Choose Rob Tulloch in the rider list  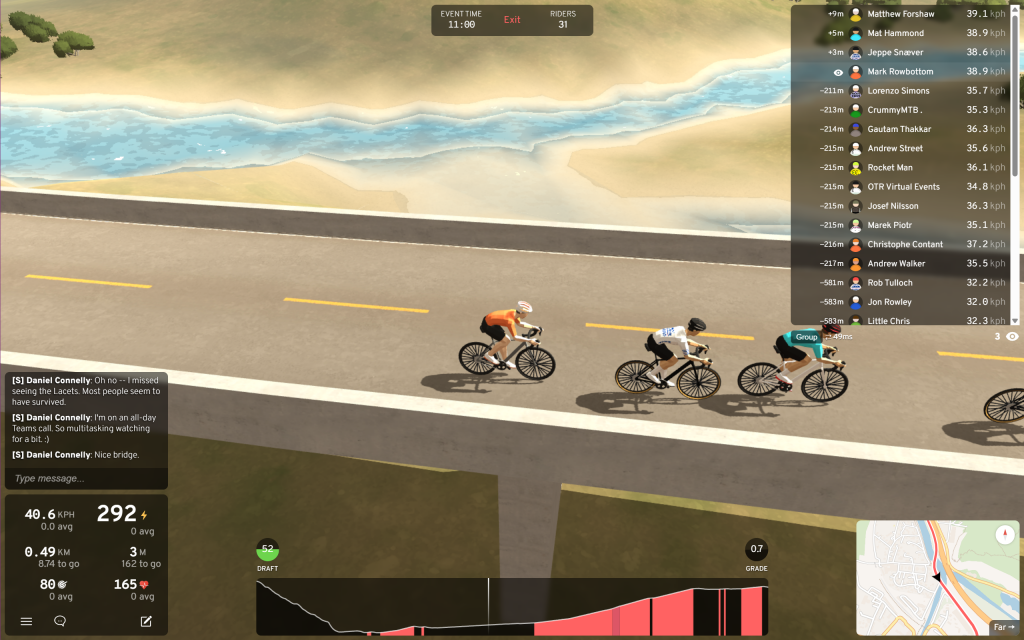[889, 283]
